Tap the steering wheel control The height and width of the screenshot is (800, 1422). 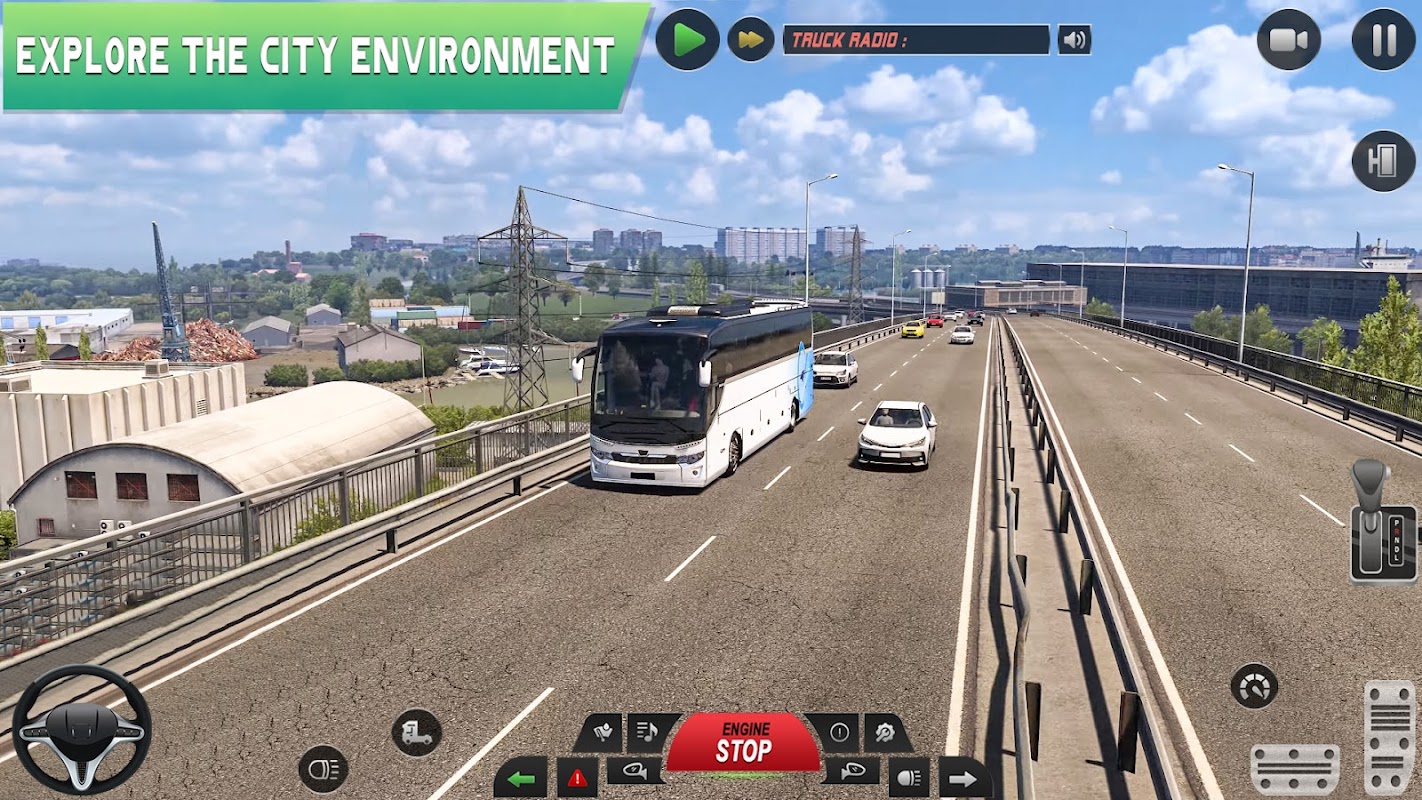82,729
